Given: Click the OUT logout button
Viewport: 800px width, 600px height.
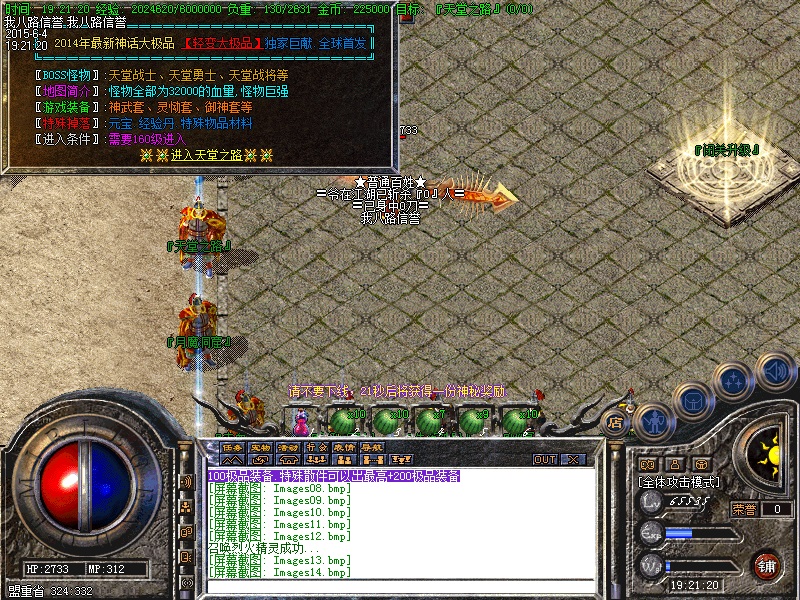Looking at the screenshot, I should [545, 459].
